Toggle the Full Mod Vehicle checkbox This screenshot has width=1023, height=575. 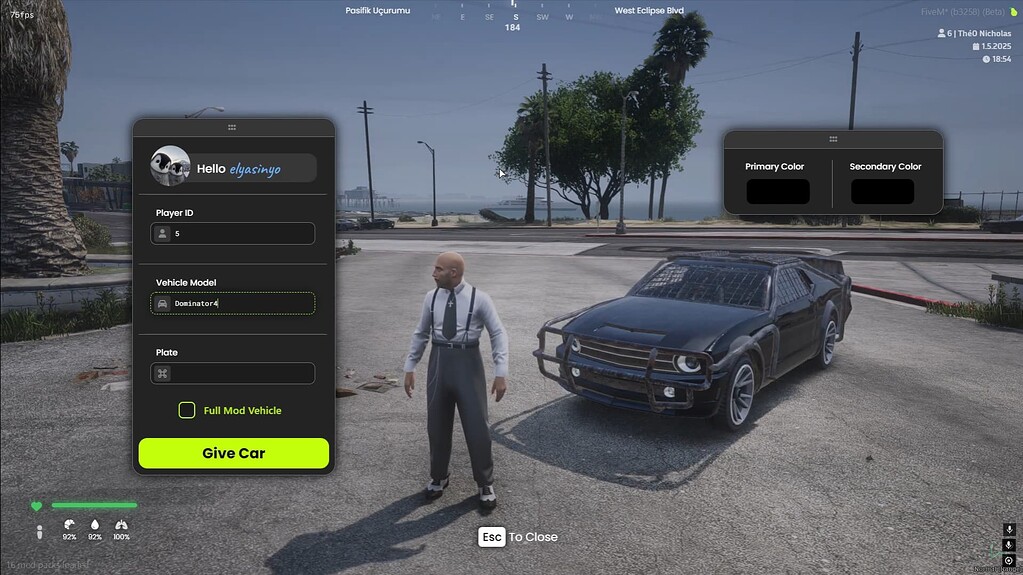coord(187,410)
